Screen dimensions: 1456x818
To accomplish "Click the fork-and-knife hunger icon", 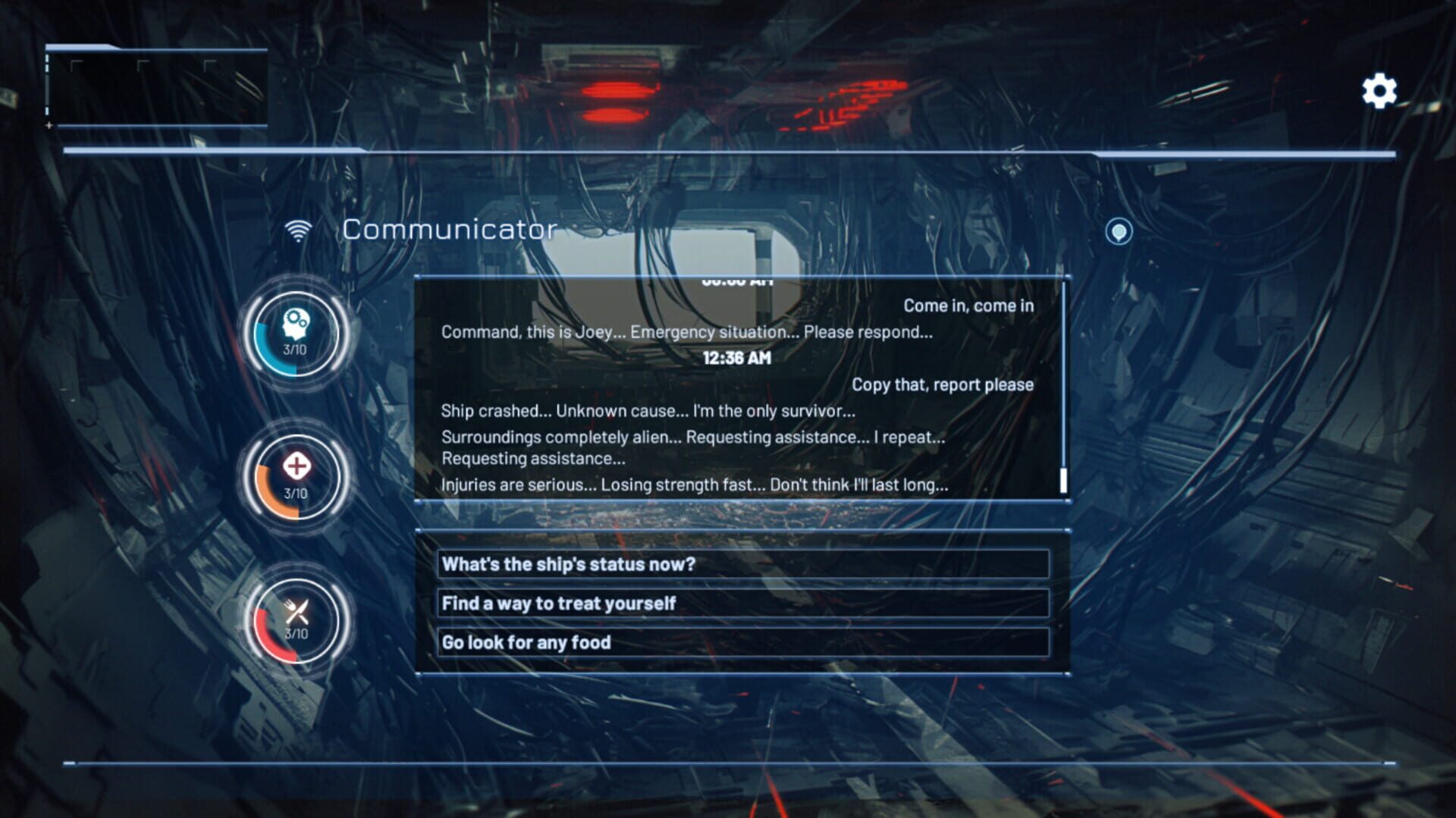I will pos(296,611).
